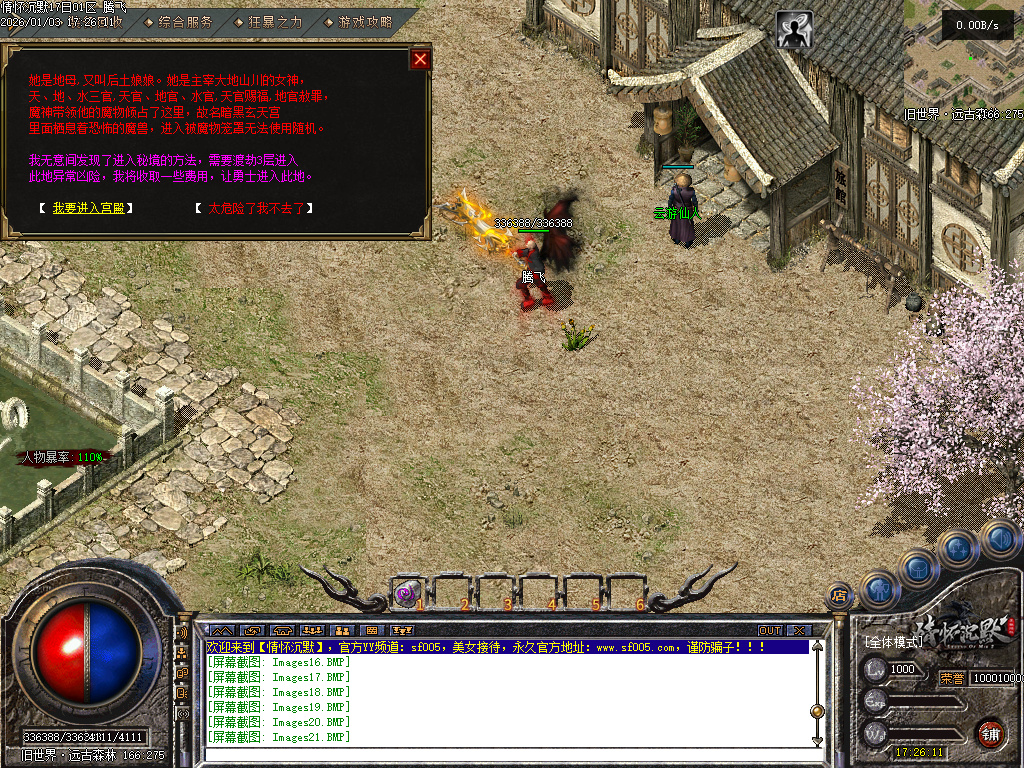Click the OUT button on chat bar
The width and height of the screenshot is (1024, 768).
coord(769,631)
